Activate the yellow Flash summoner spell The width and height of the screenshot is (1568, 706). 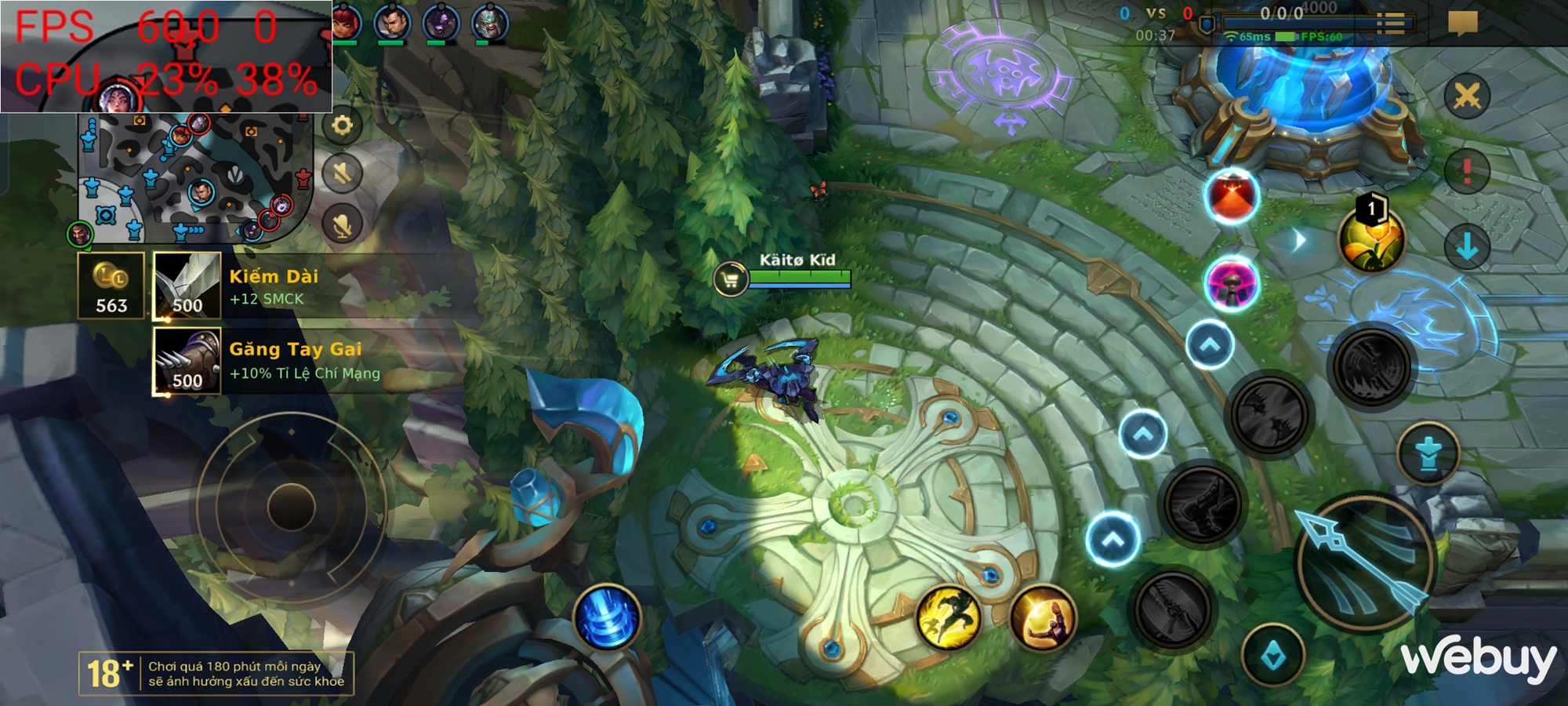[949, 618]
